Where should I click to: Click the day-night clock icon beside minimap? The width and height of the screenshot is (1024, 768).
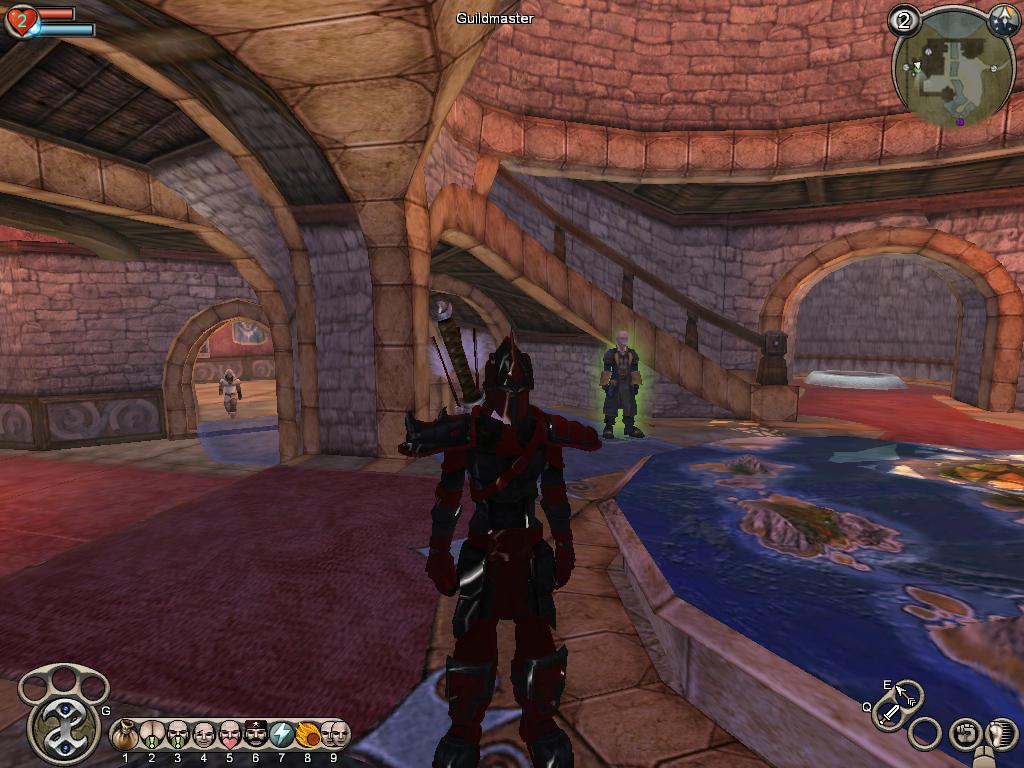coord(1003,18)
